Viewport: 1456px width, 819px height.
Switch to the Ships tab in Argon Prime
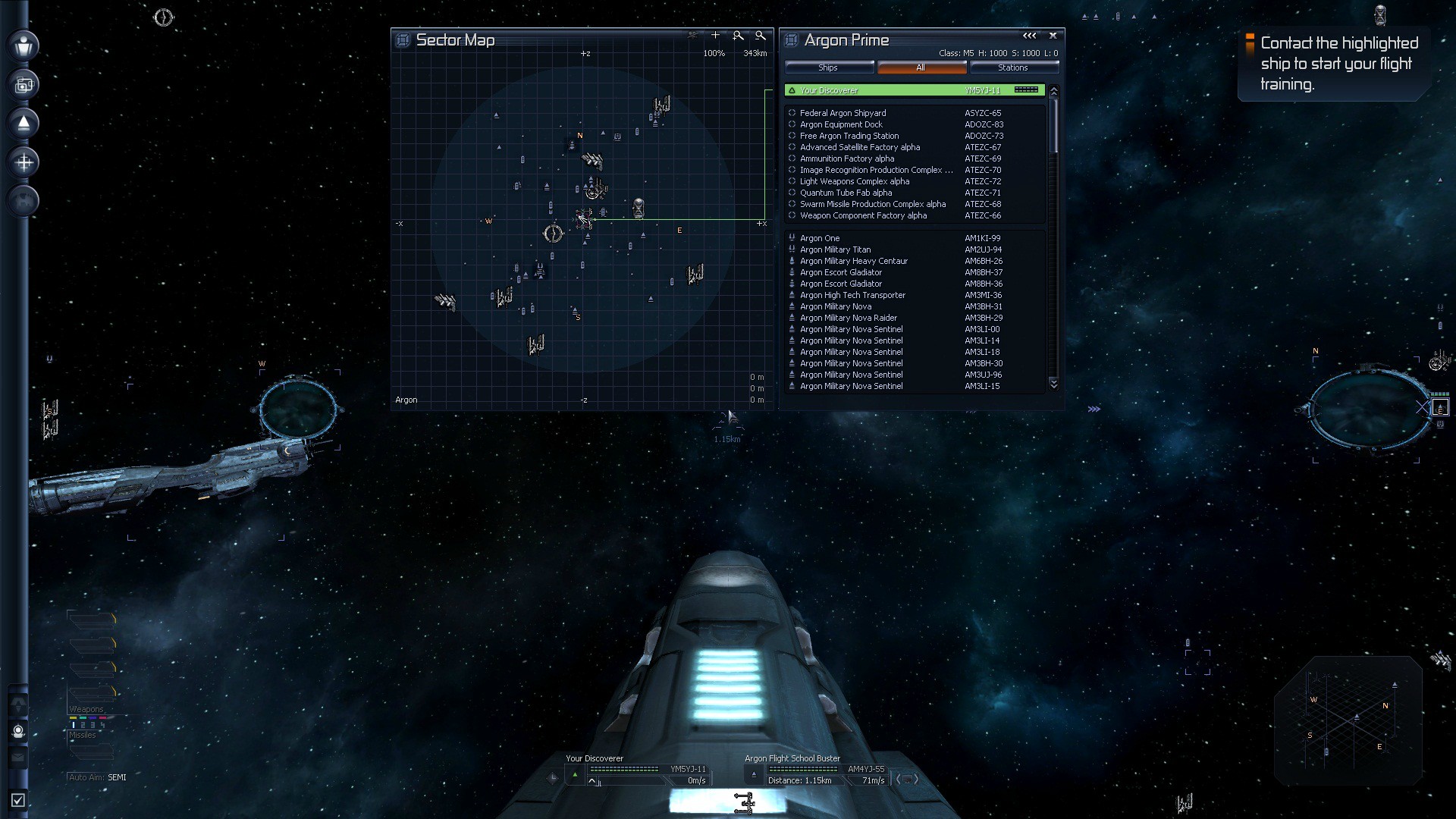[828, 67]
